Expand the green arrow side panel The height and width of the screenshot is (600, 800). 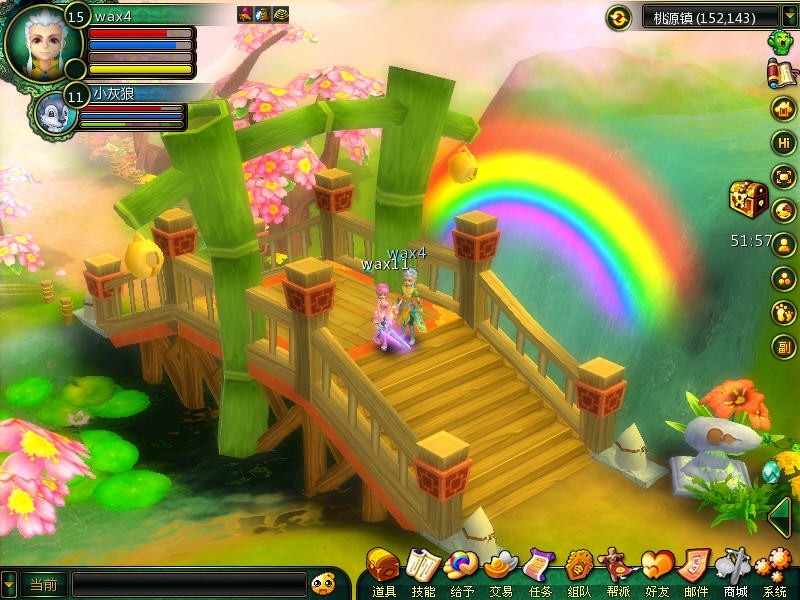[x=781, y=517]
